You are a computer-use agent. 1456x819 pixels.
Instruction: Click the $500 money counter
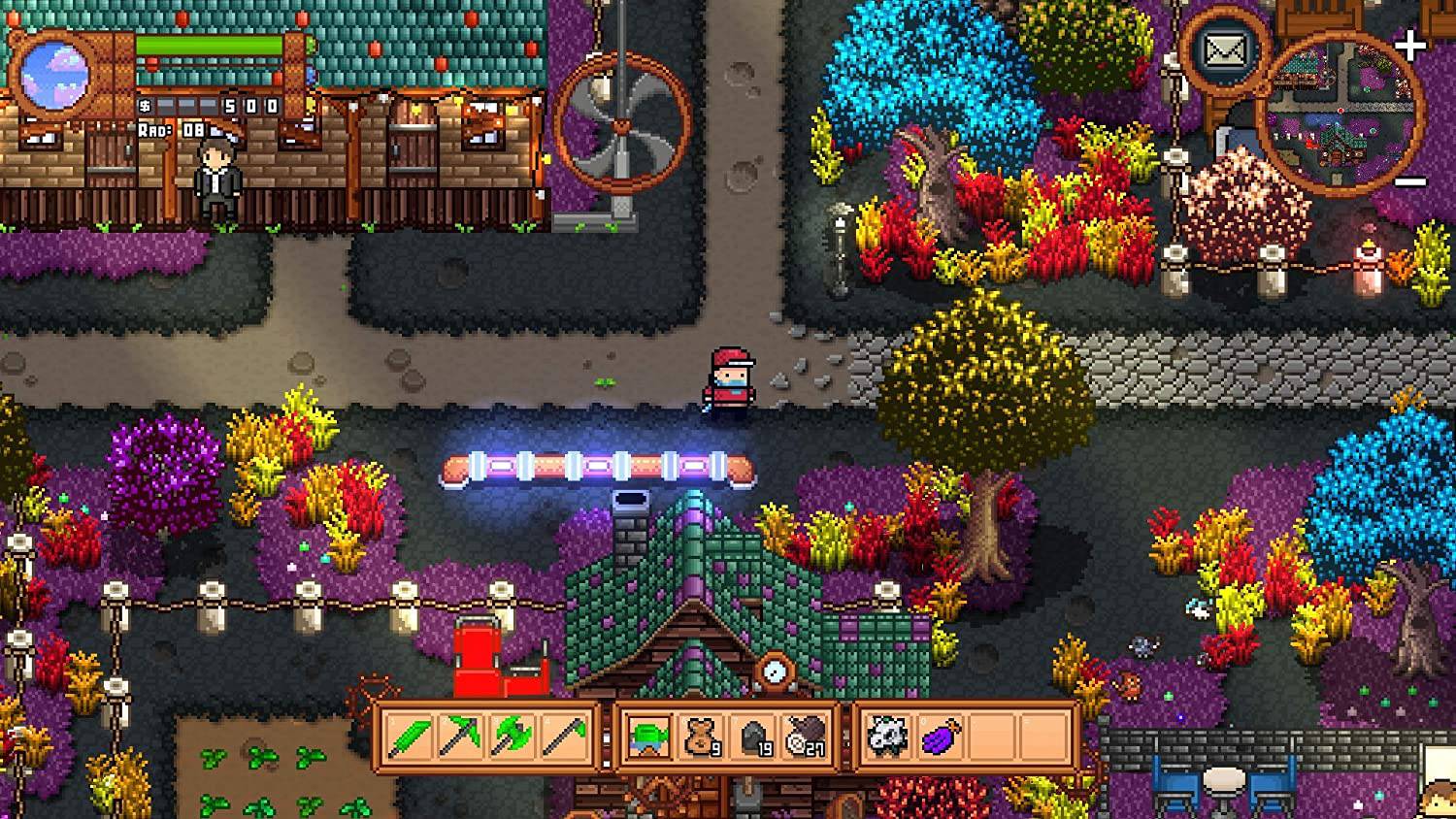tap(210, 107)
